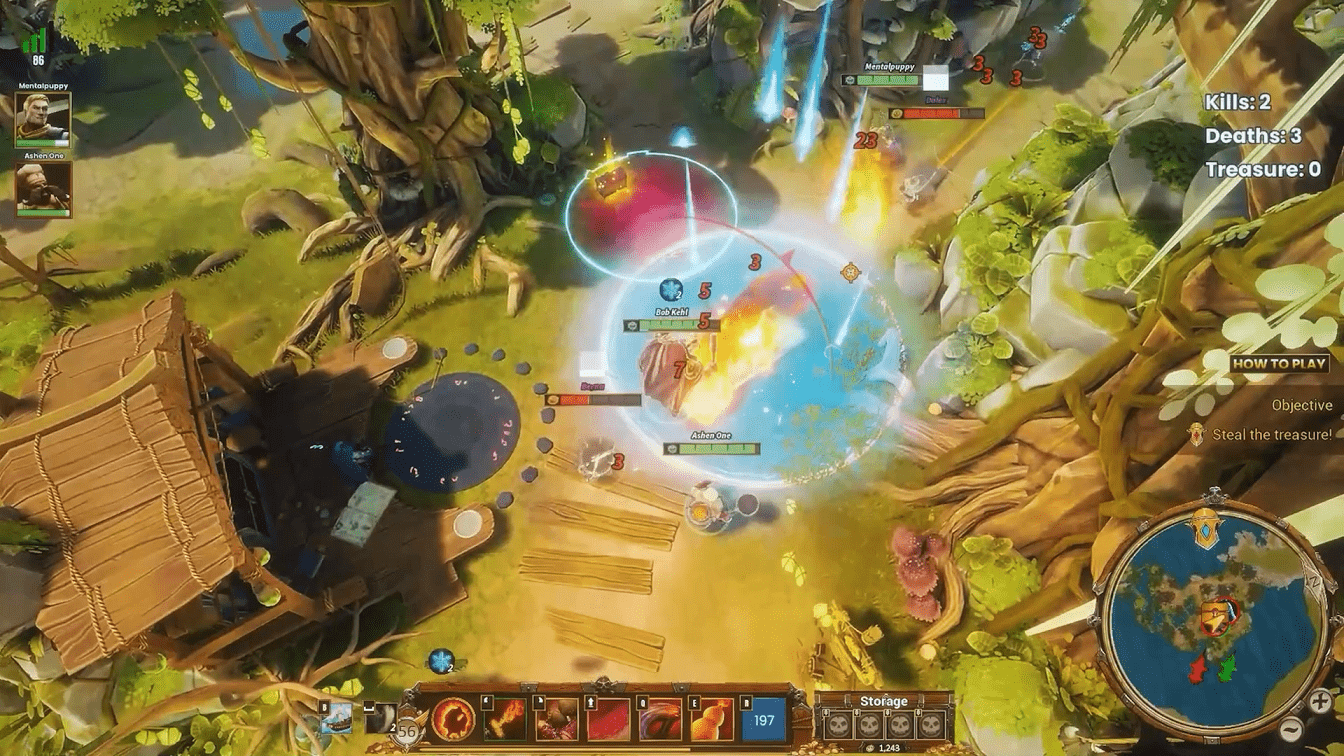Click the snowflake frost buff icon above hotbar
The width and height of the screenshot is (1344, 756).
(x=443, y=661)
